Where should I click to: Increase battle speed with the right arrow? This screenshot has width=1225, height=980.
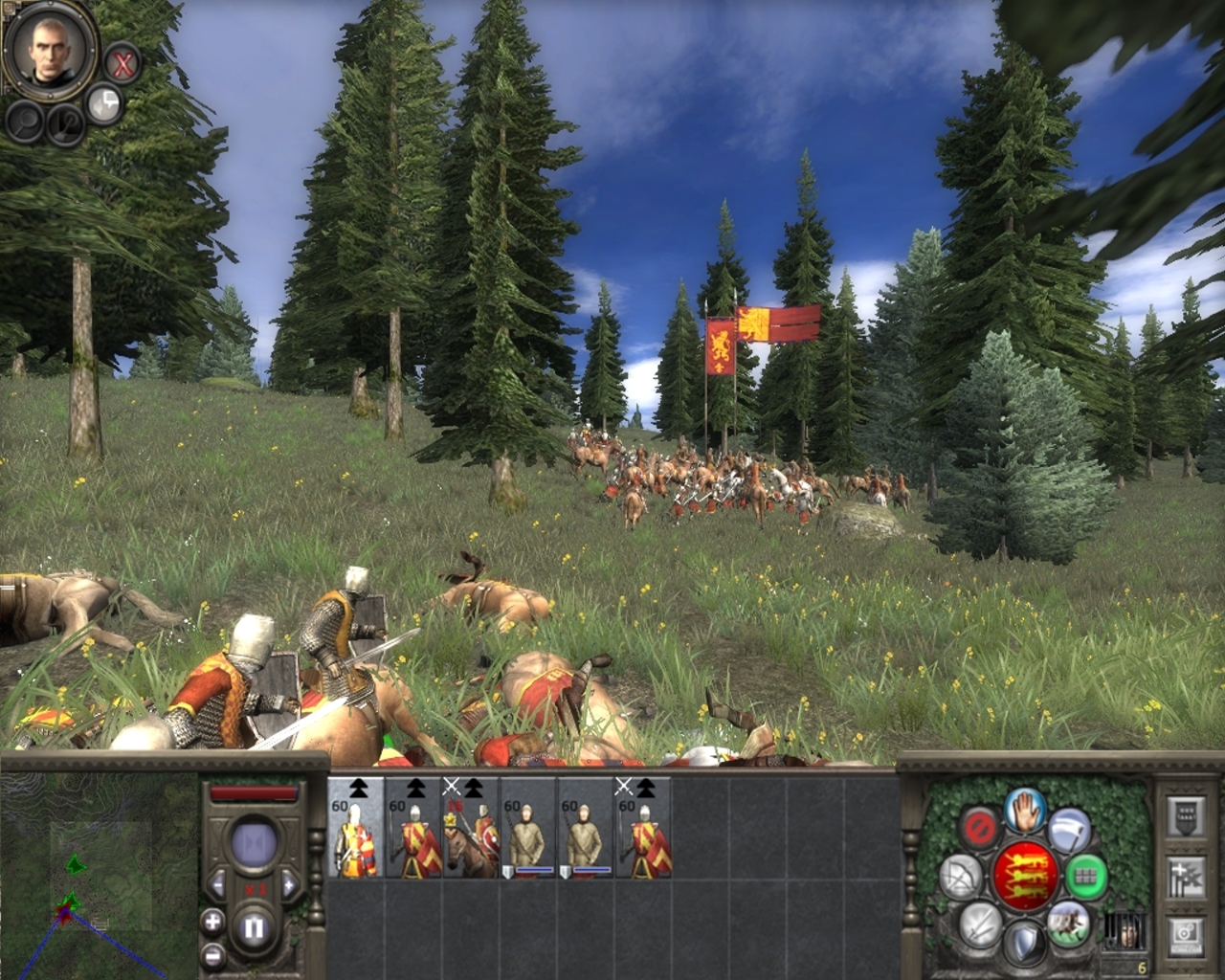[x=288, y=883]
